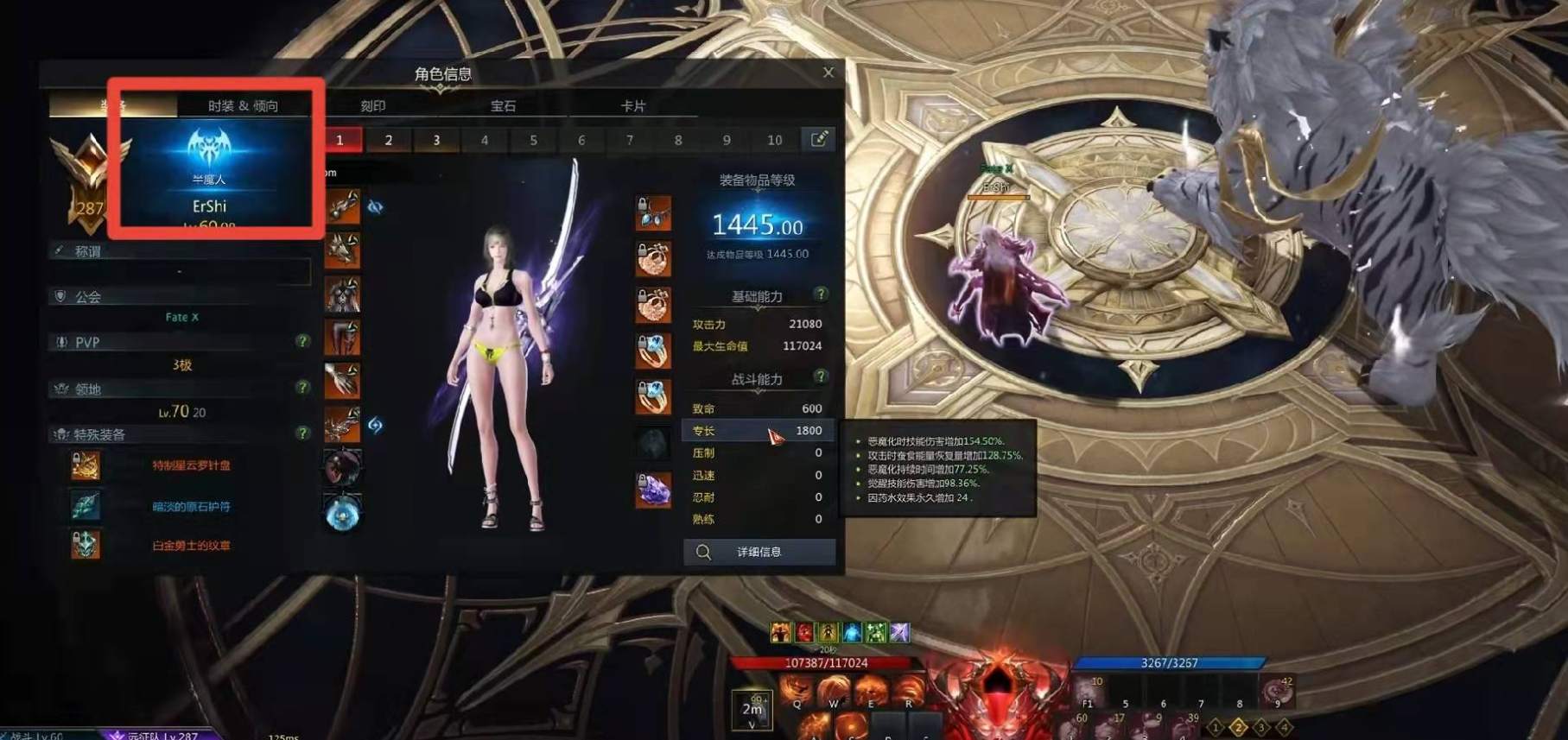The width and height of the screenshot is (1568, 740).
Task: Click the locked ring slot padlock toggle
Action: point(642,340)
